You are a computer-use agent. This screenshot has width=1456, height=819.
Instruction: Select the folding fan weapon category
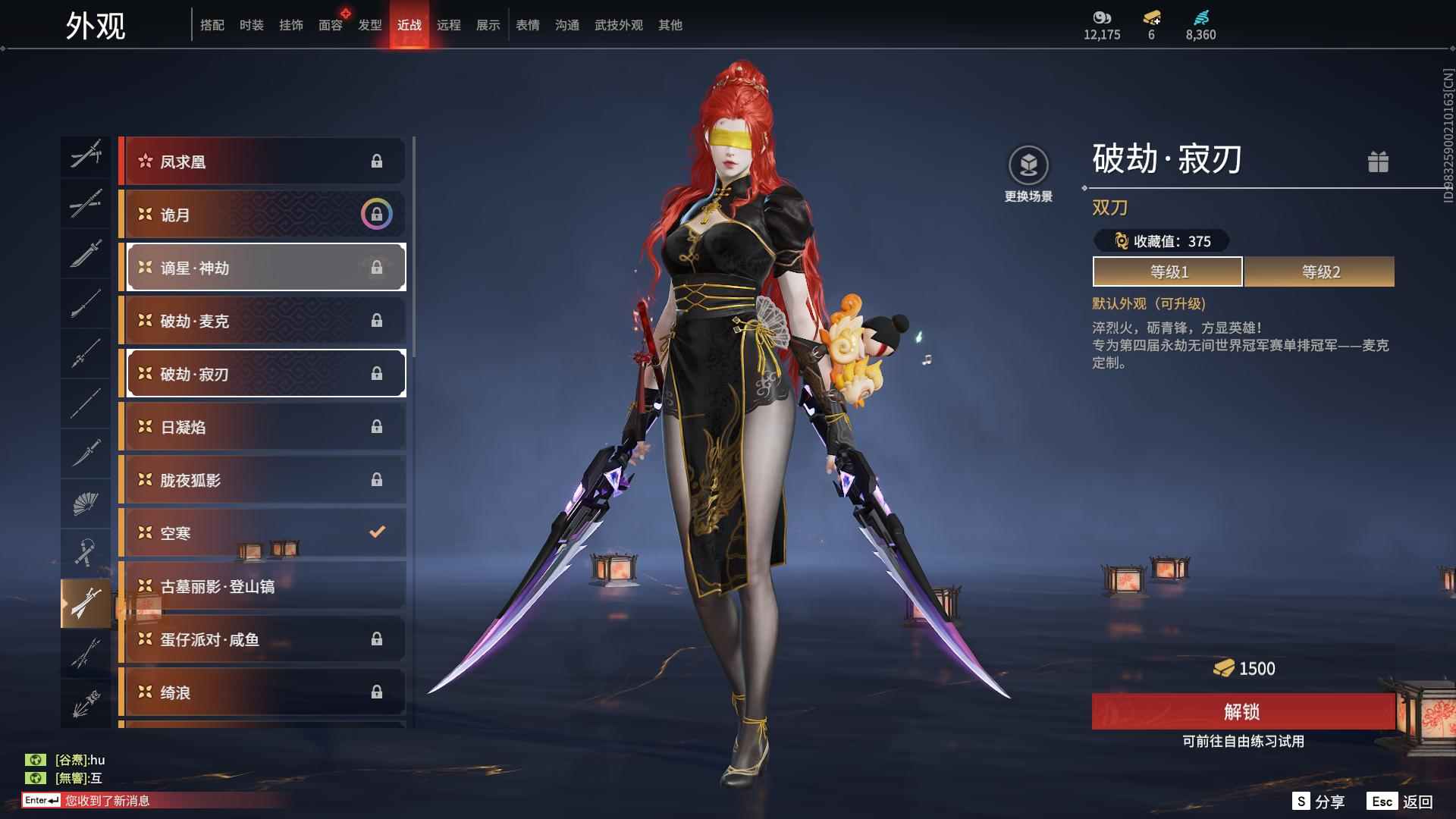[x=86, y=503]
